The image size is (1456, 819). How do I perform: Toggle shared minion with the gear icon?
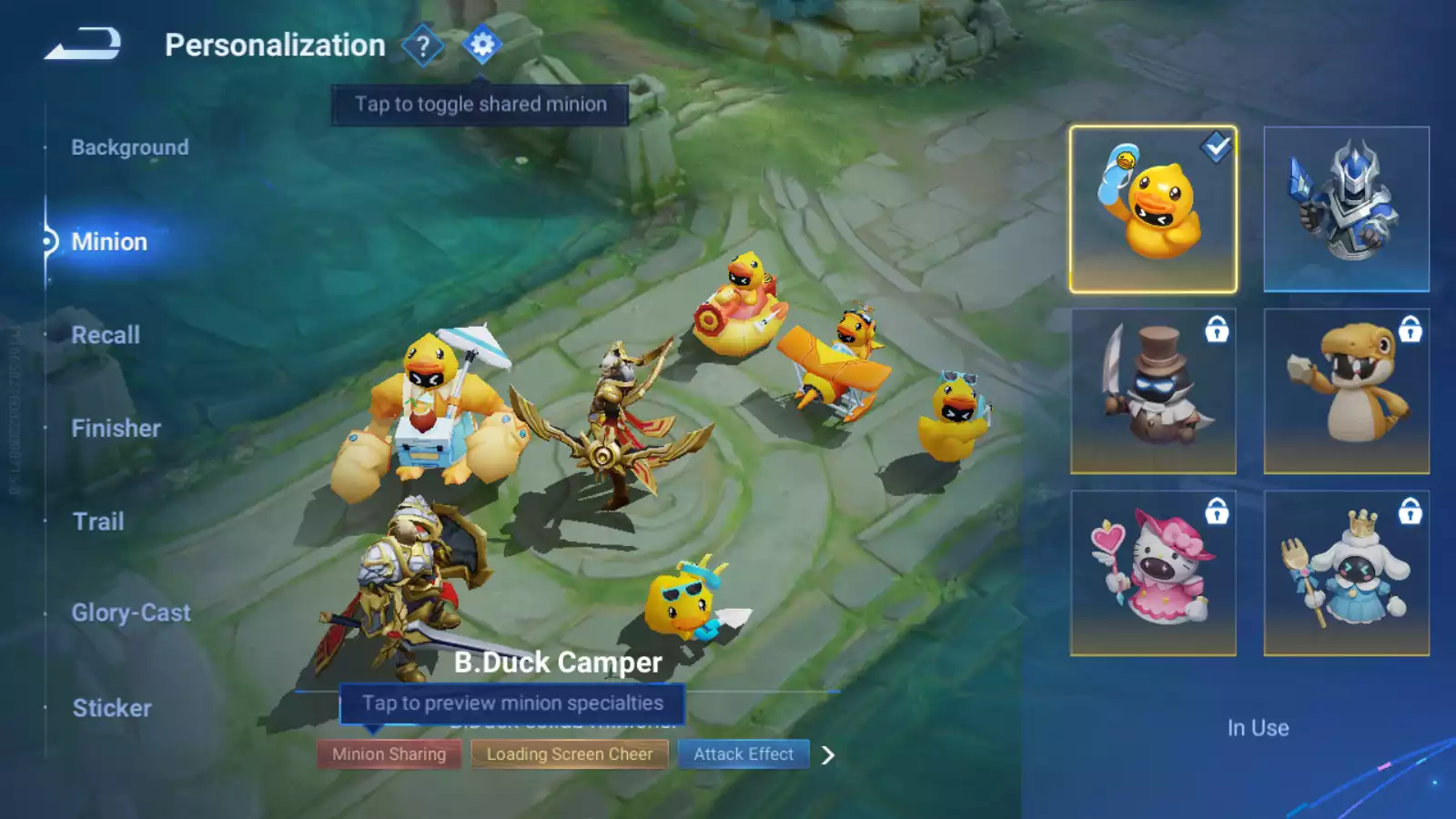(482, 45)
